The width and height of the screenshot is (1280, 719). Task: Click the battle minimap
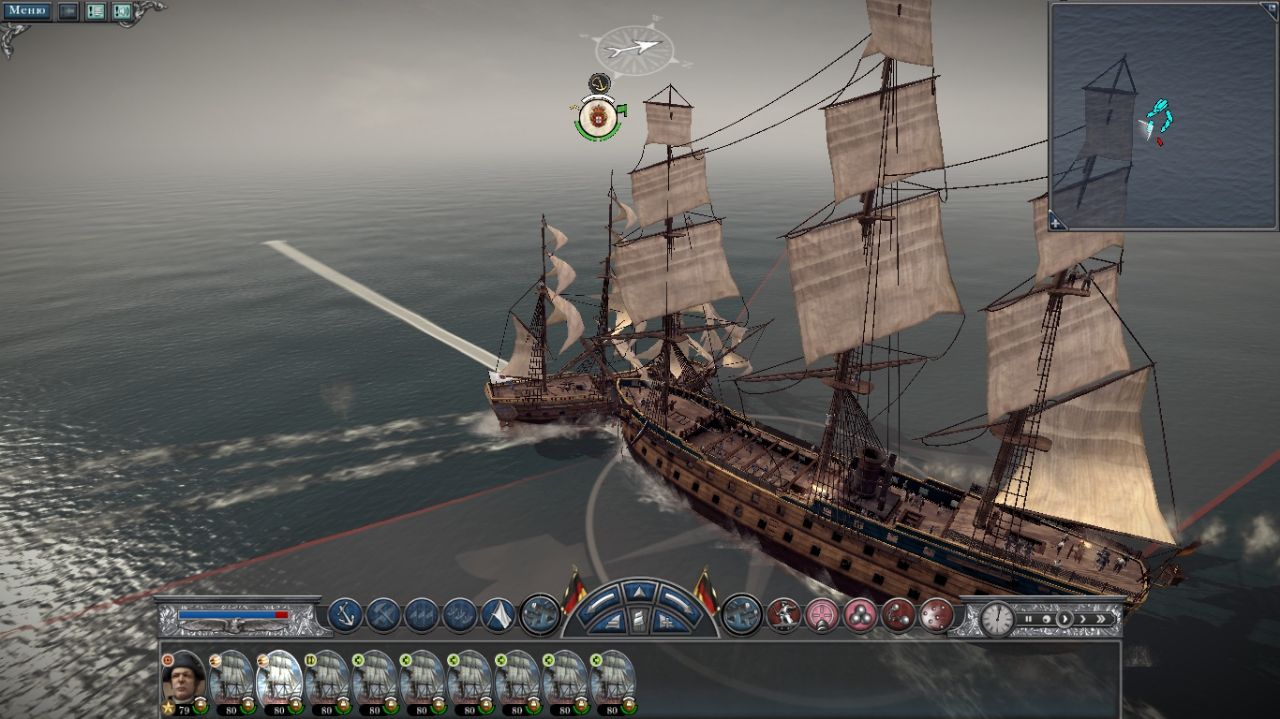[x=1164, y=115]
